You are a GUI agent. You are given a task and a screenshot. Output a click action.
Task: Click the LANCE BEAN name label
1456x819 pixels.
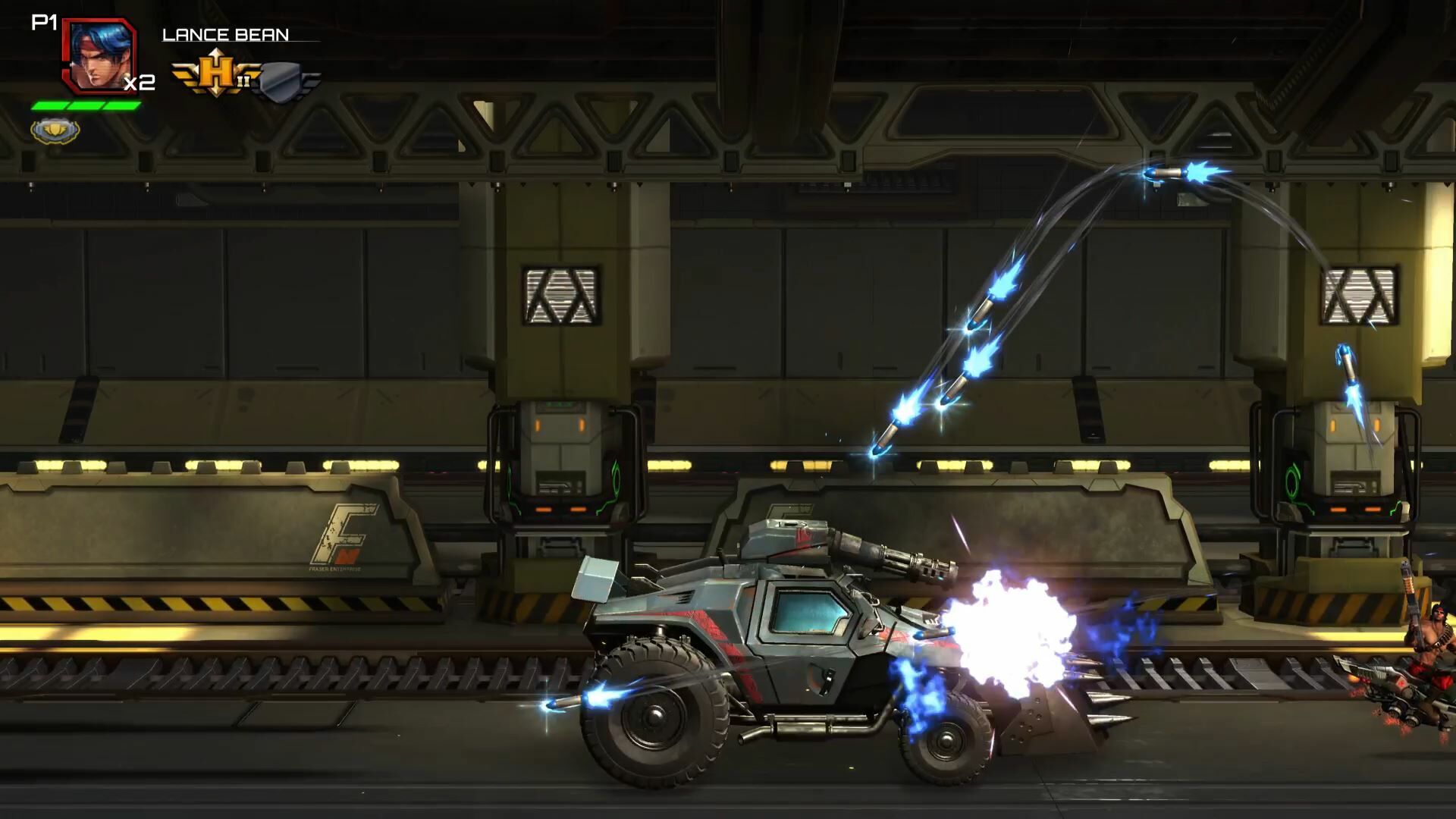[x=224, y=33]
